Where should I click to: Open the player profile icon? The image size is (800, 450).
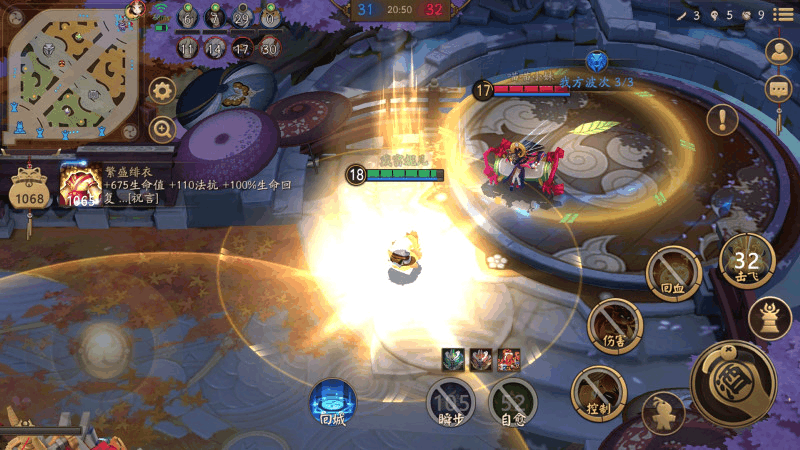tap(778, 52)
